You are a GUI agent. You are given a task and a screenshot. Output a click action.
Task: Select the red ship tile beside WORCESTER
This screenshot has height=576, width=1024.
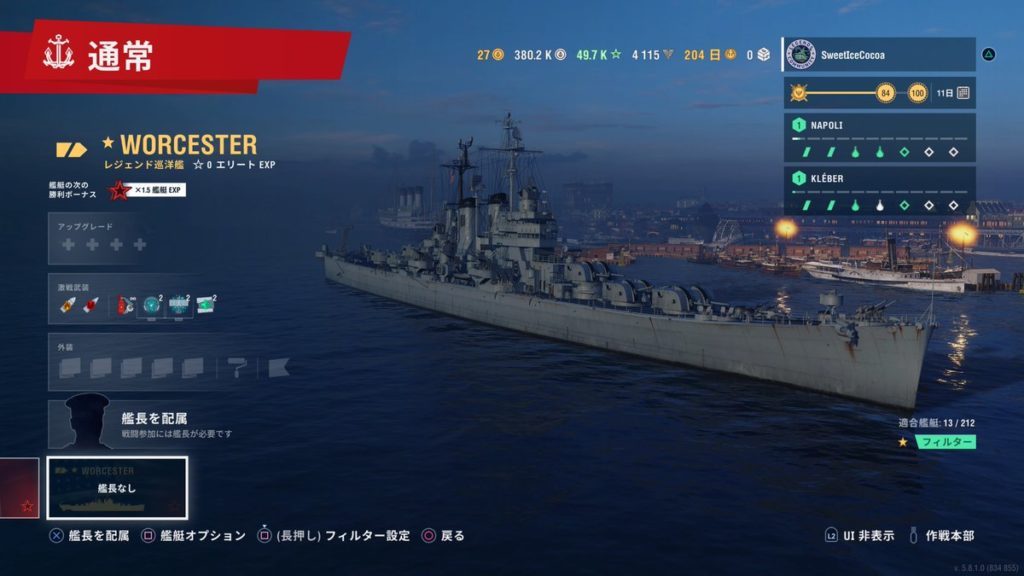[x=19, y=488]
